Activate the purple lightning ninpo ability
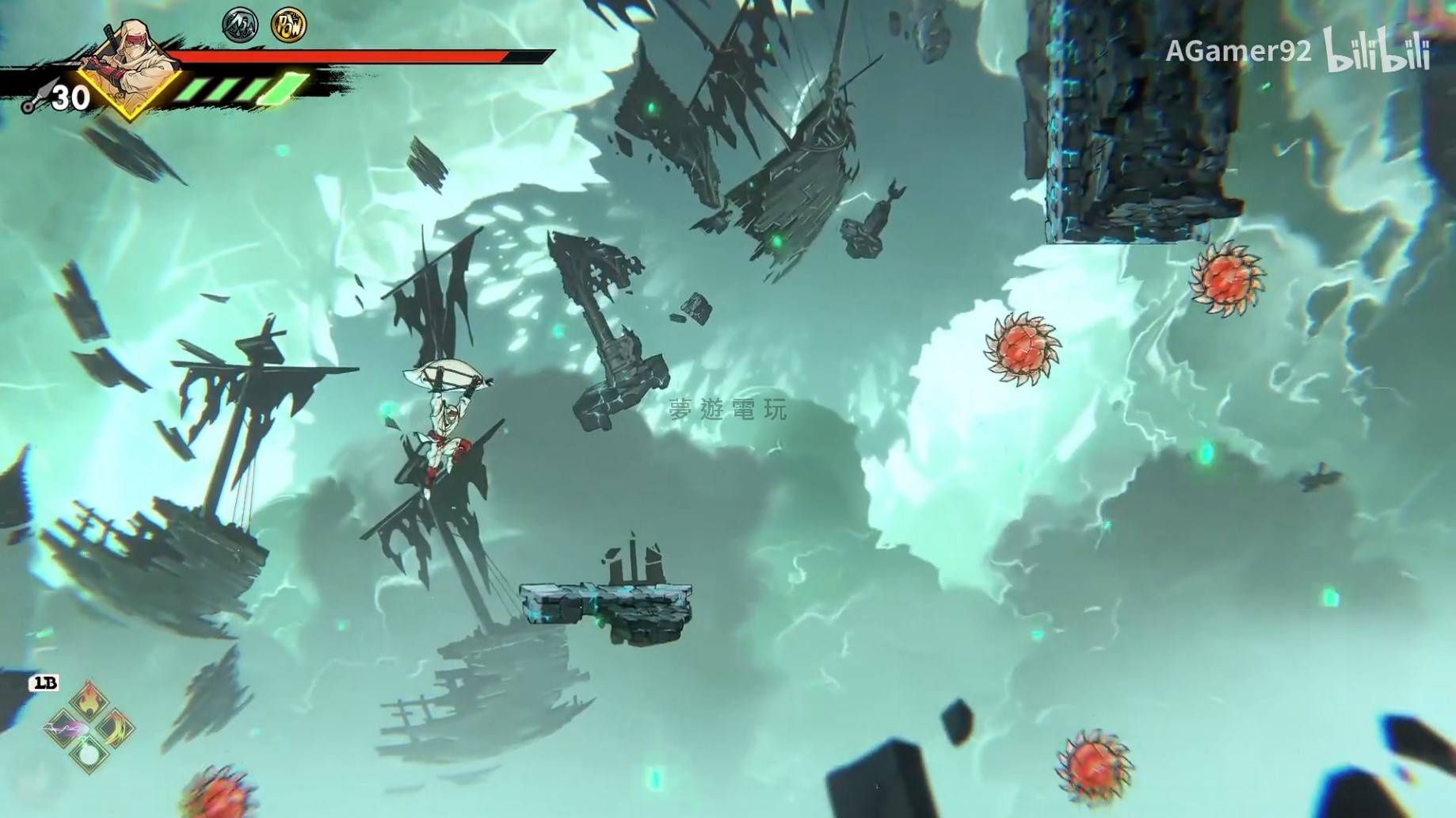This screenshot has width=1456, height=818. point(62,727)
